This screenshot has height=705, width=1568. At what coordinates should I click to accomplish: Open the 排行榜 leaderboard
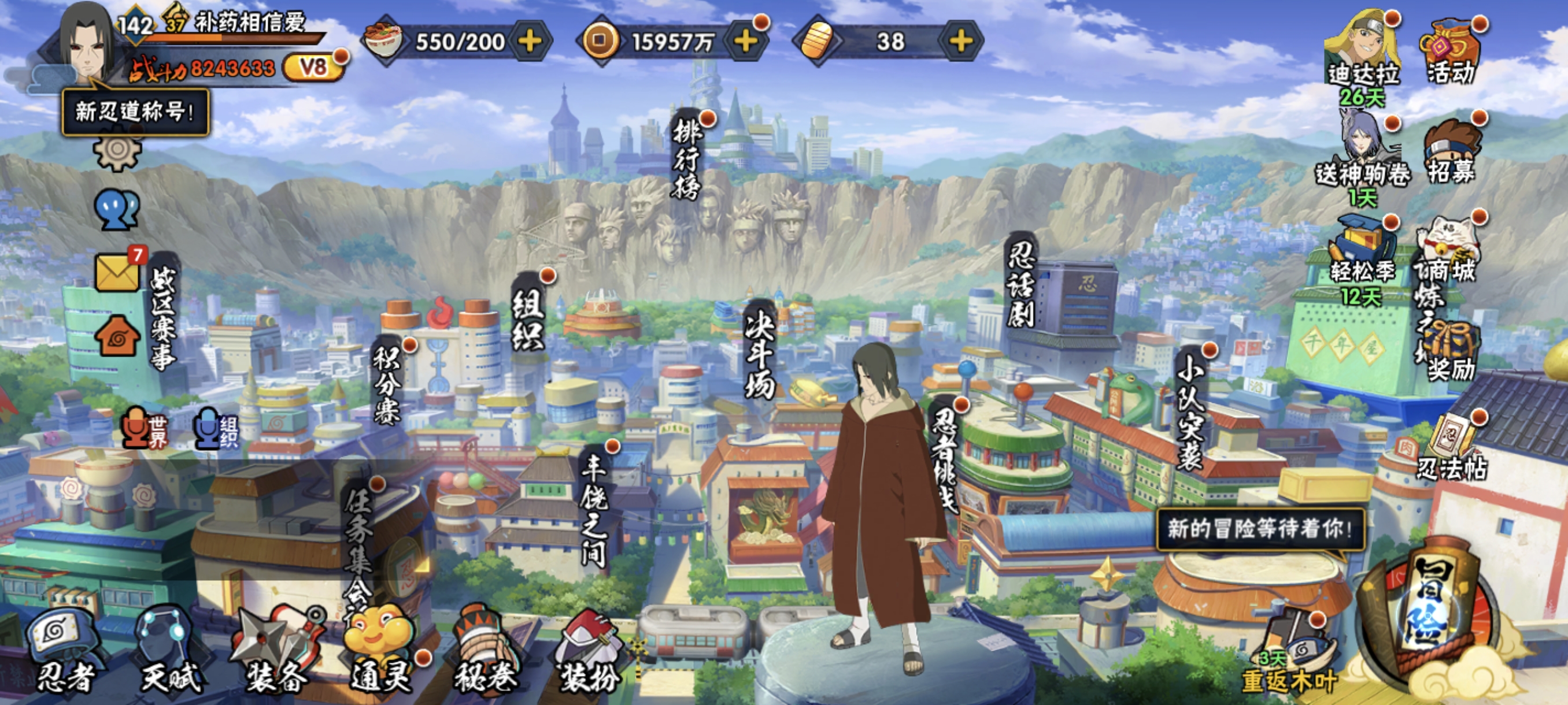pyautogui.click(x=687, y=158)
